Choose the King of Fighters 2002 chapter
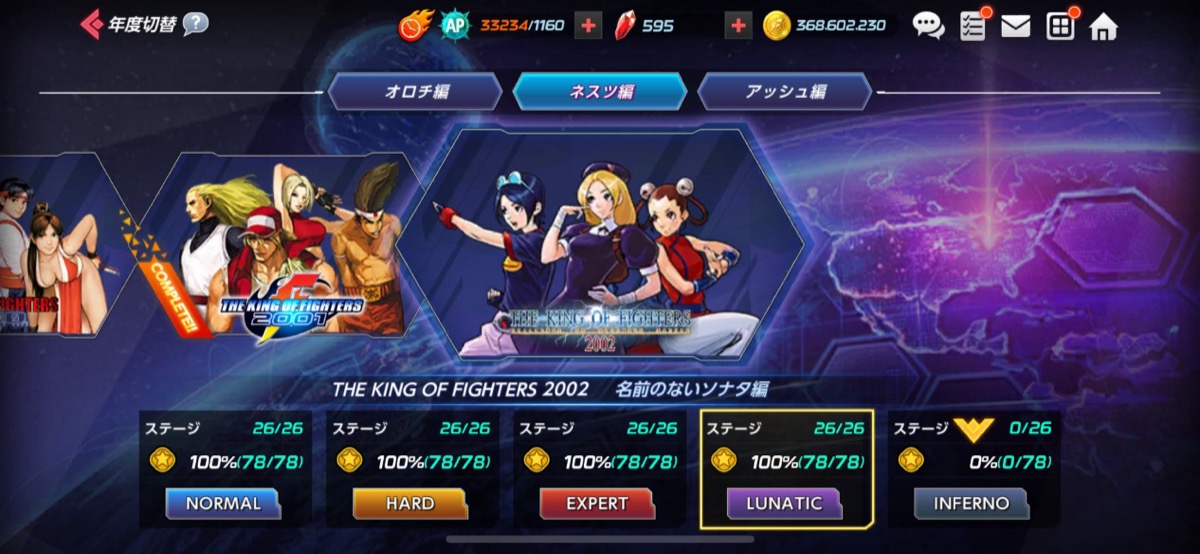Screen dimensions: 1200x554 [600, 245]
